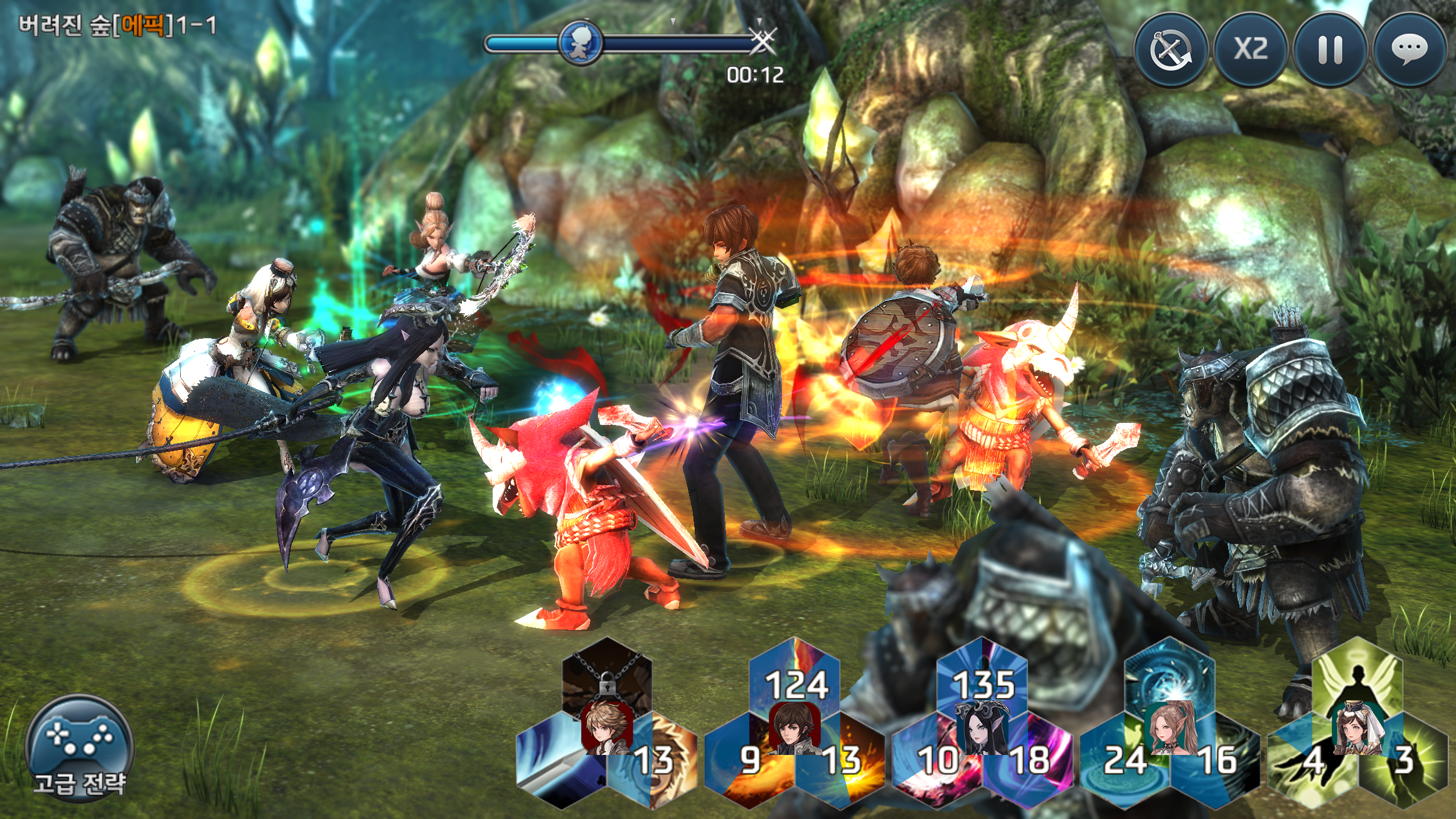Toggle the X2 battle speed button
Viewport: 1456px width, 819px height.
click(1251, 50)
